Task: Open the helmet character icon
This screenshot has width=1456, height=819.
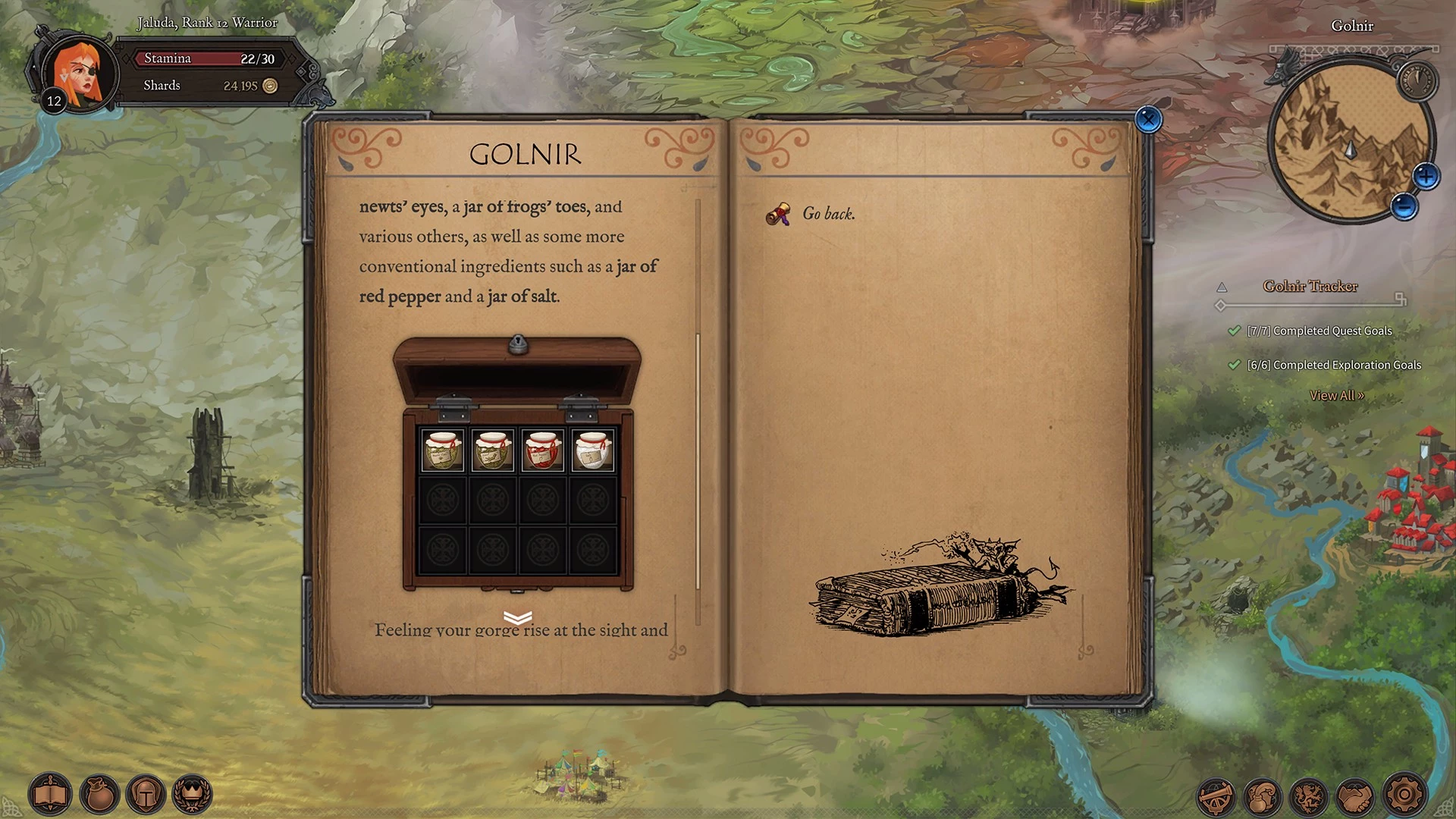Action: [146, 795]
